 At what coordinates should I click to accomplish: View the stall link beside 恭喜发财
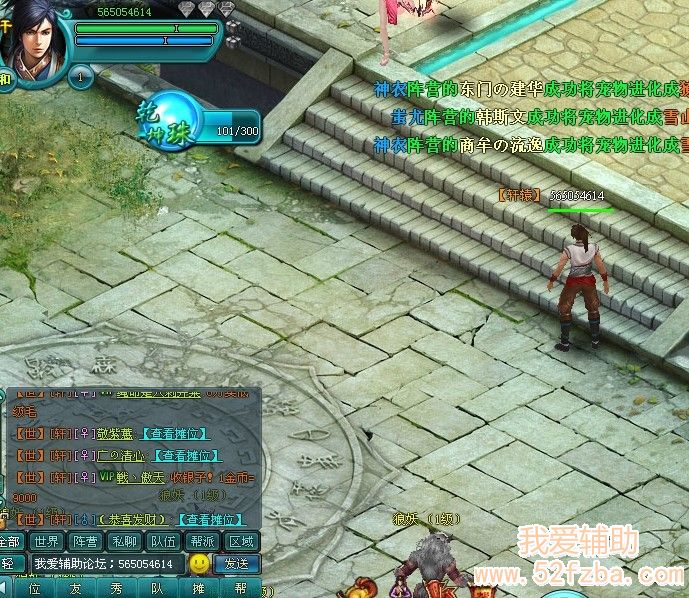pos(210,519)
